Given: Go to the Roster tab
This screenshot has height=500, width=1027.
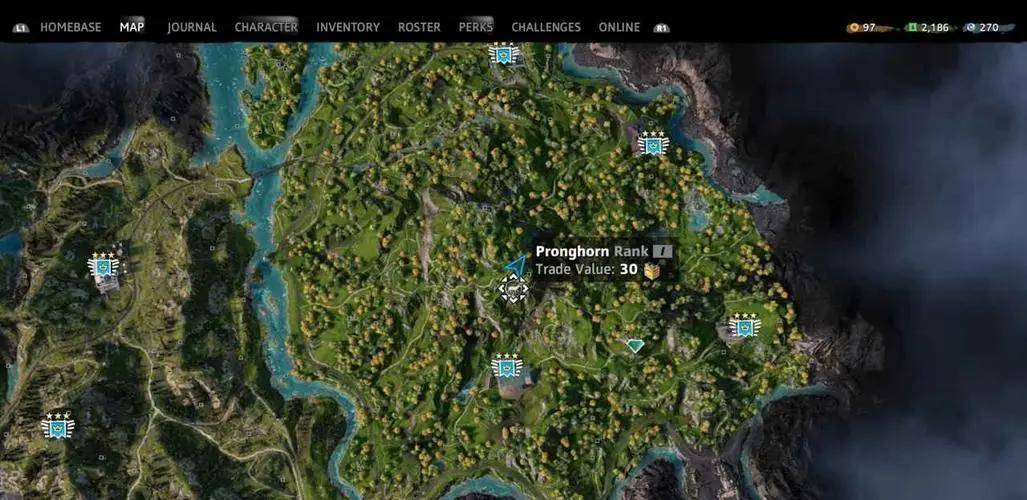Looking at the screenshot, I should tap(419, 27).
